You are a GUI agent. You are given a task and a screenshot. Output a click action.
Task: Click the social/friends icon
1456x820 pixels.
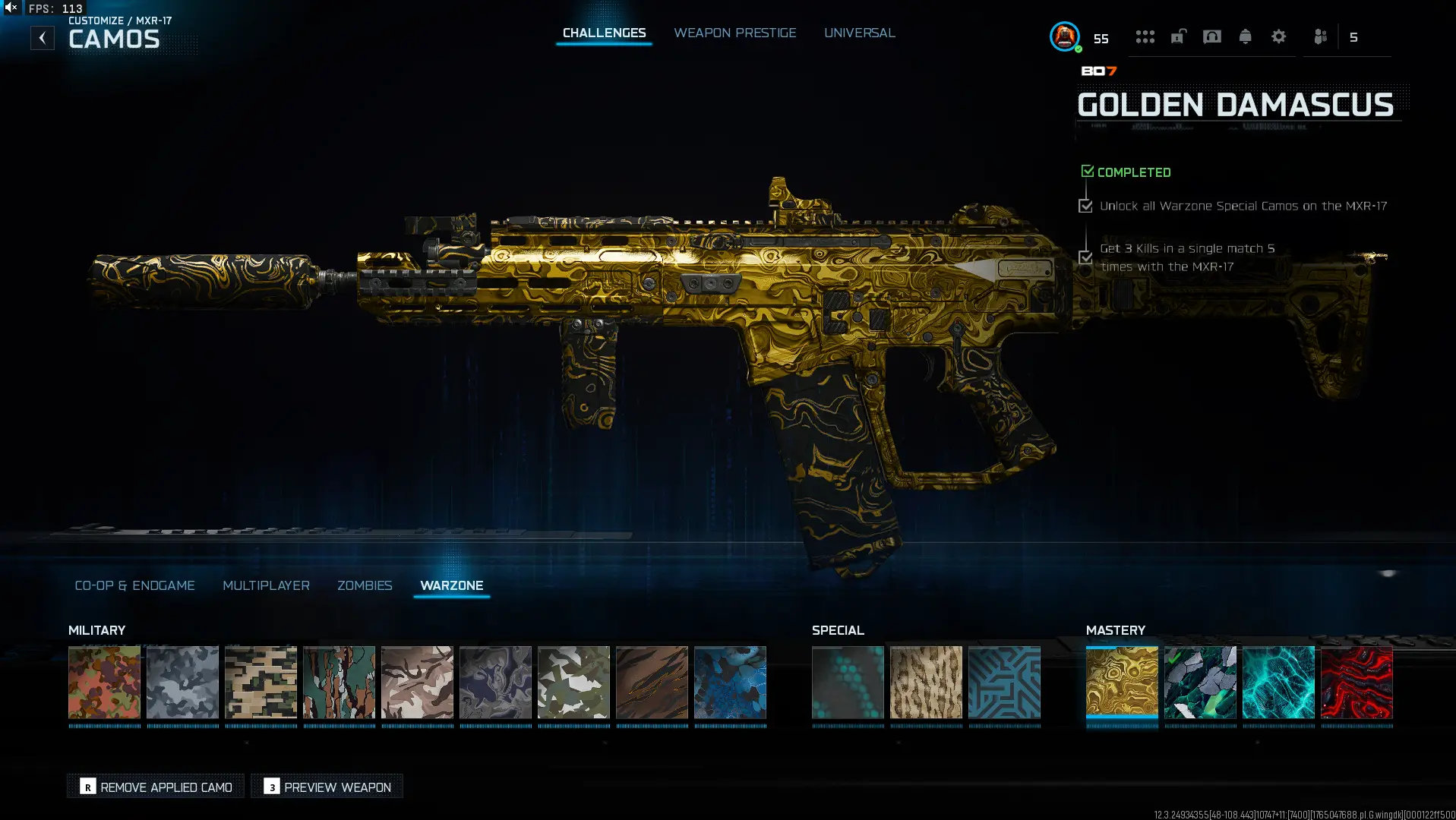[1319, 36]
